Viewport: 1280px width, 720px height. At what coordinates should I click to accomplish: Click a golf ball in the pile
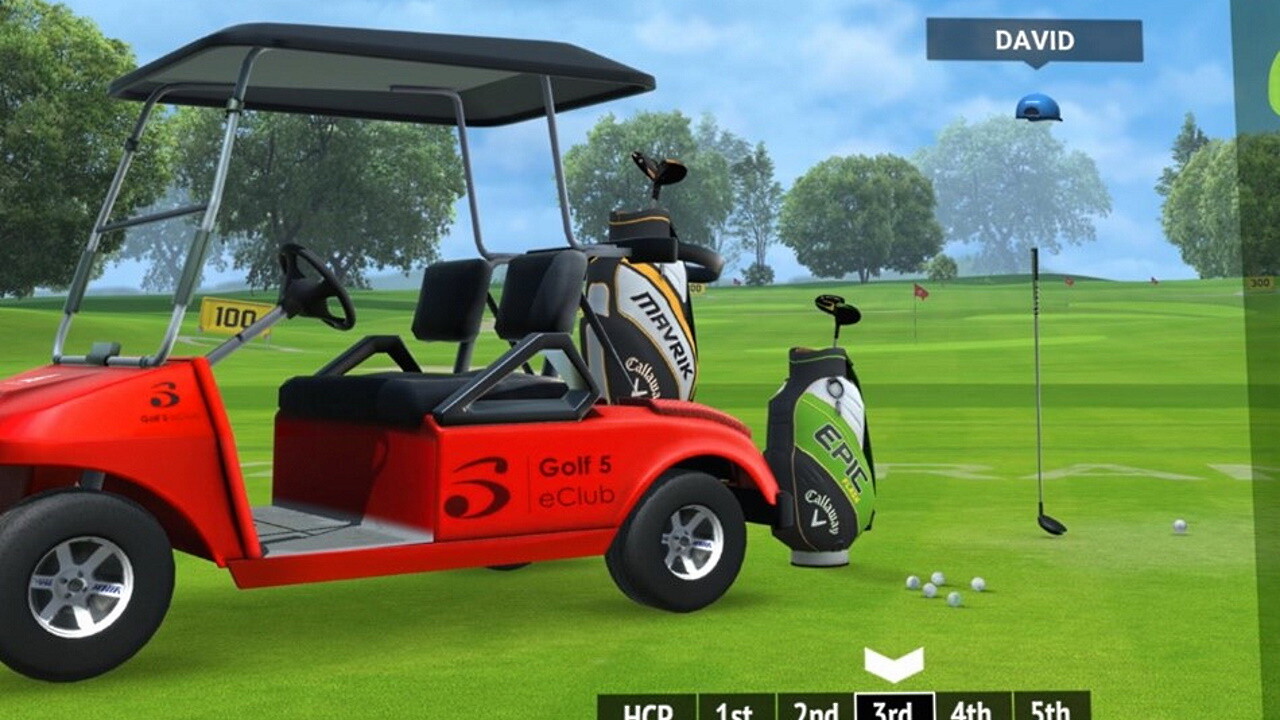coord(940,580)
